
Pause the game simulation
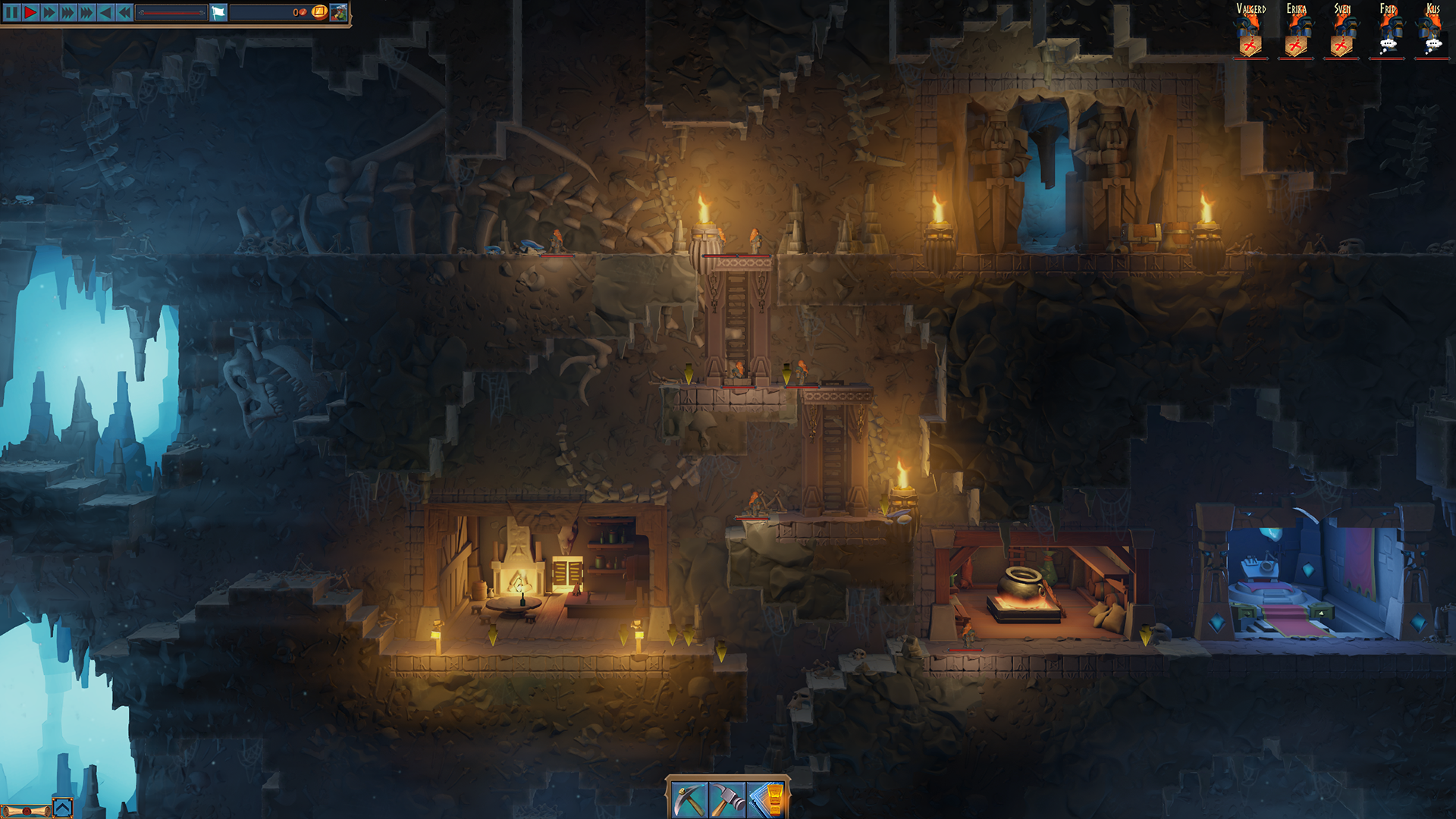coord(11,12)
